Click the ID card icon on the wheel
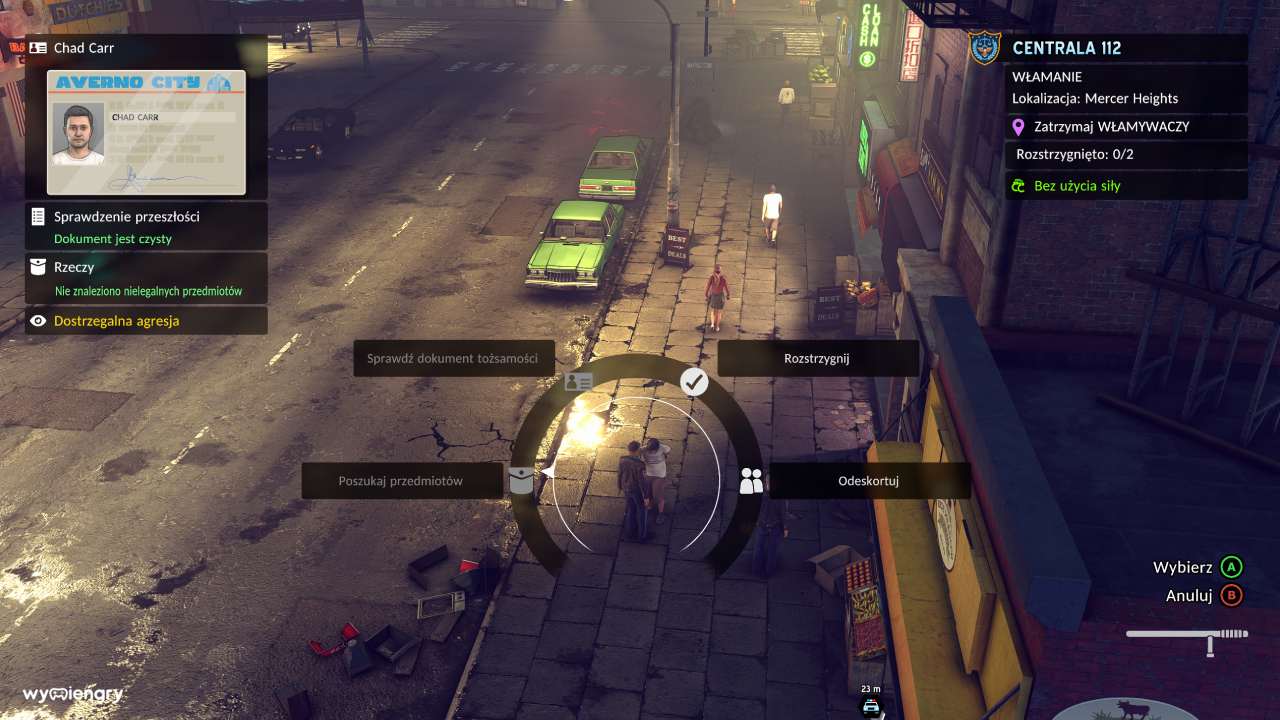Viewport: 1280px width, 720px height. point(578,382)
